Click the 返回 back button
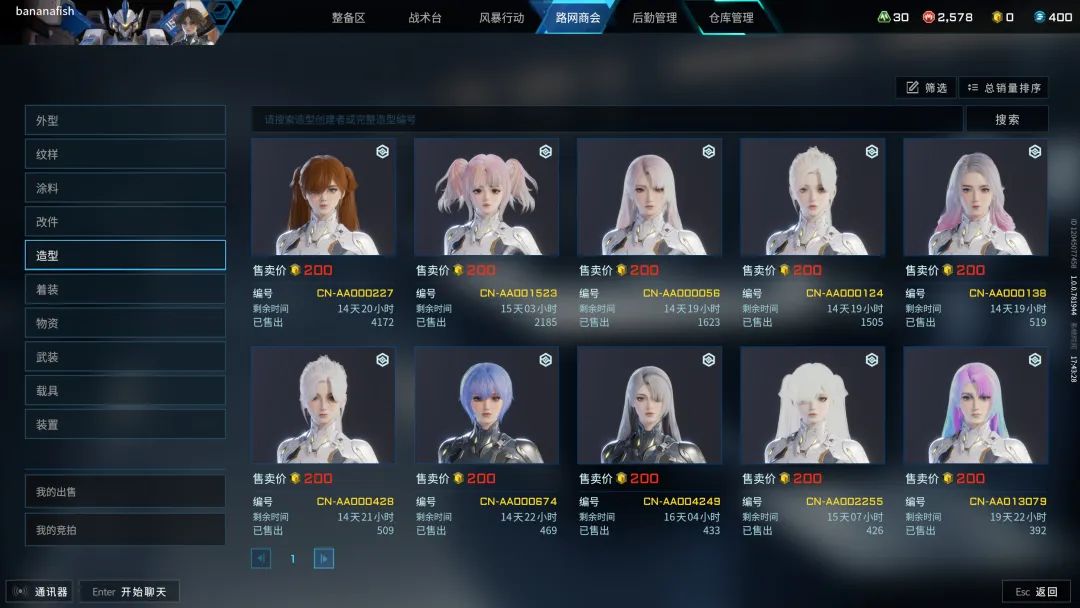Viewport: 1080px width, 608px height. click(x=1036, y=592)
